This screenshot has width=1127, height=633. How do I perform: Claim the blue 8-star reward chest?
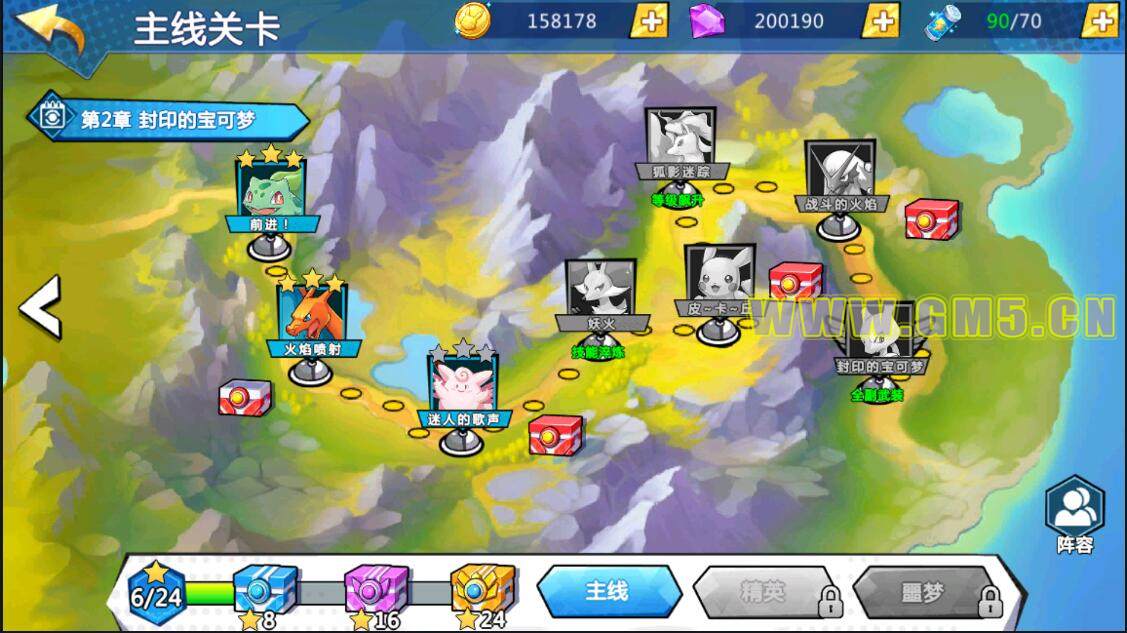click(265, 588)
